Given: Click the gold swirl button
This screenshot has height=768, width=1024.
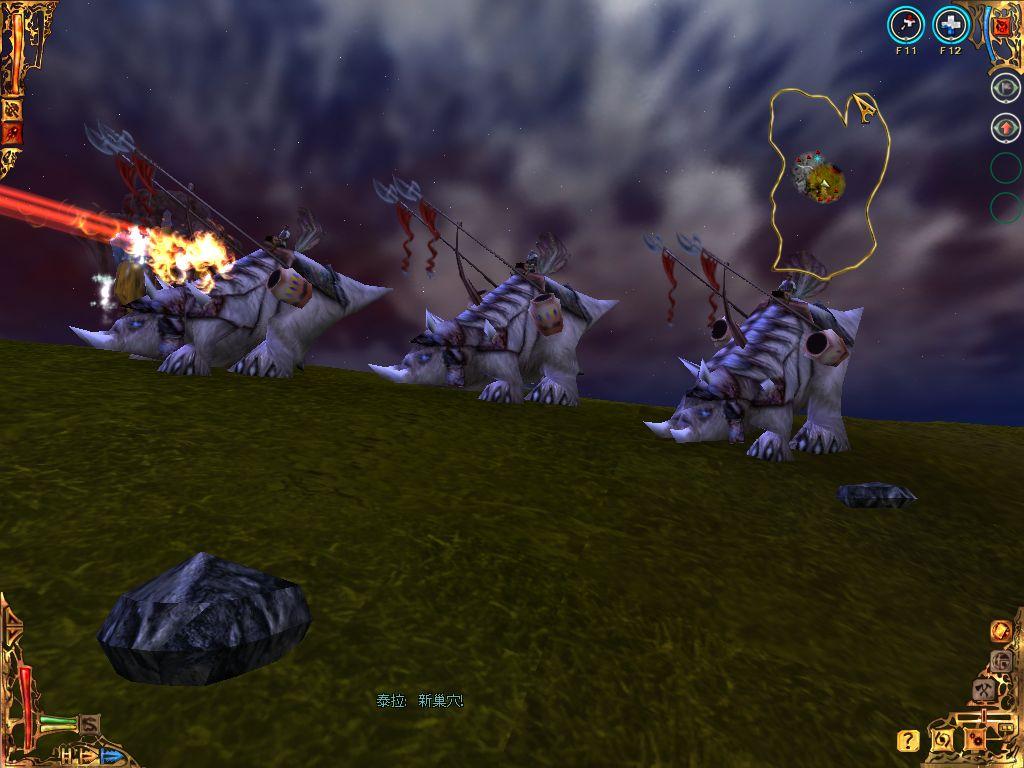Looking at the screenshot, I should pos(942,740).
